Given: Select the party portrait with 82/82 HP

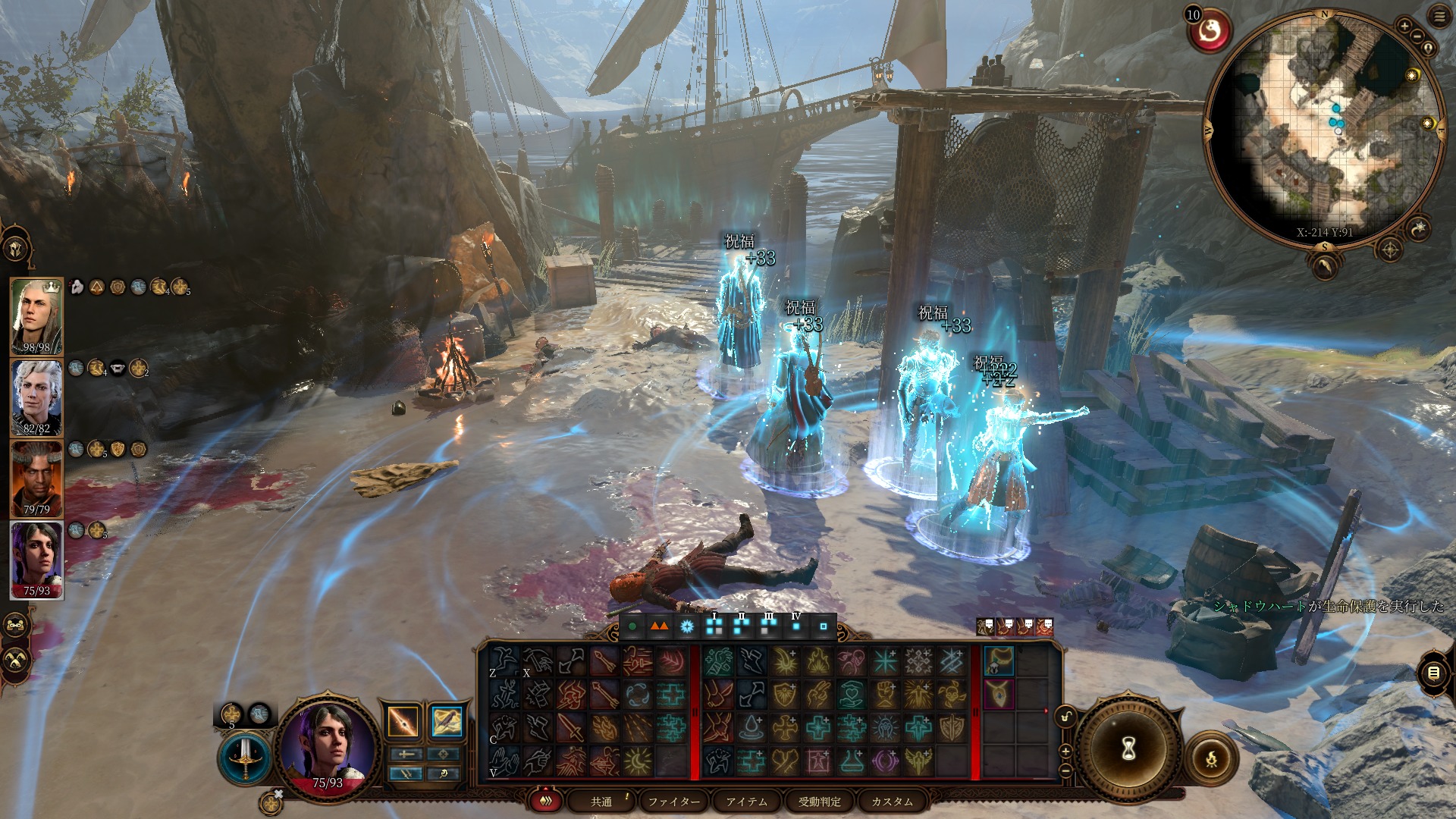Looking at the screenshot, I should (36, 397).
